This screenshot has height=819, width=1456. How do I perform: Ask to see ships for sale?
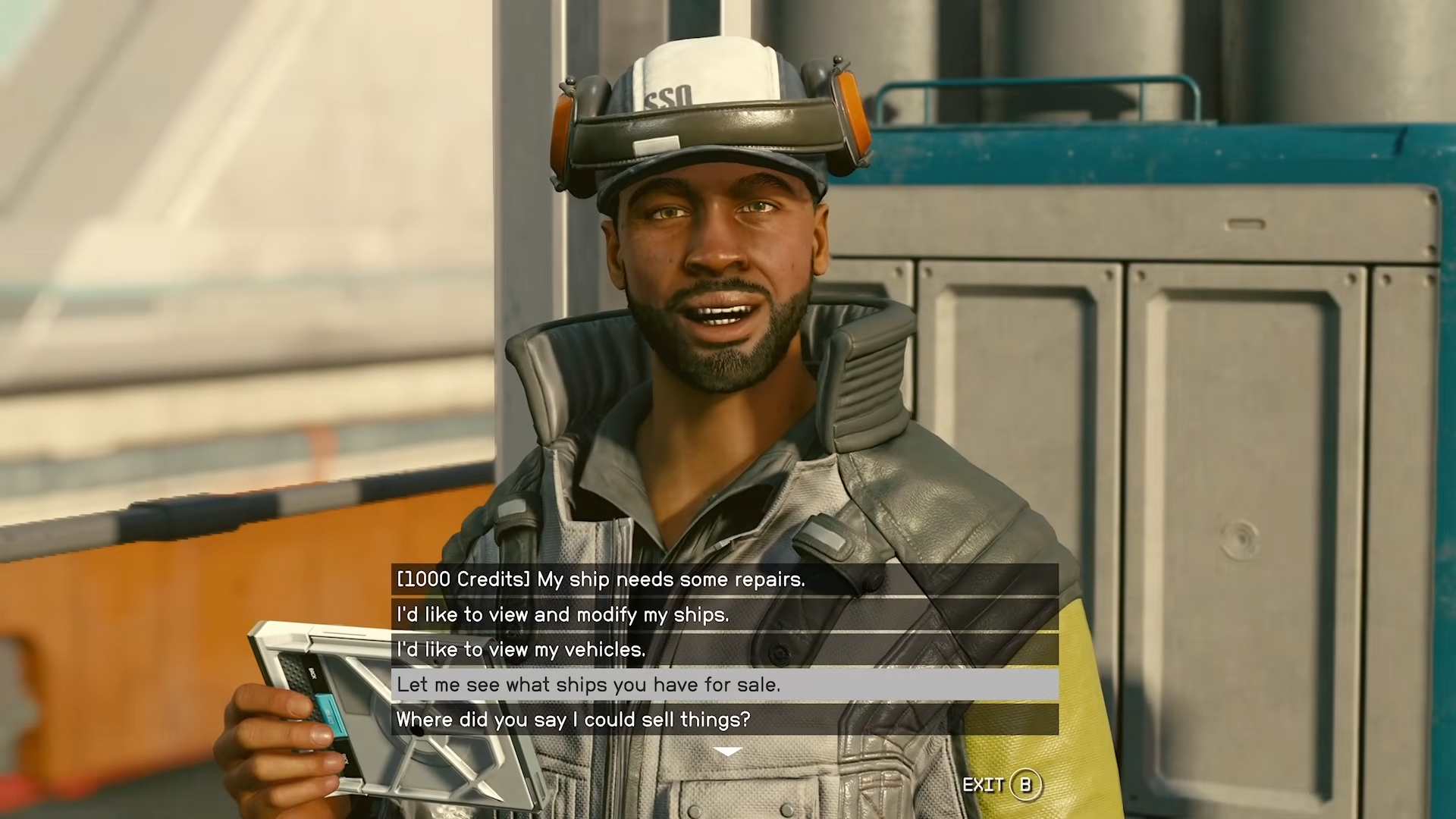(x=724, y=684)
